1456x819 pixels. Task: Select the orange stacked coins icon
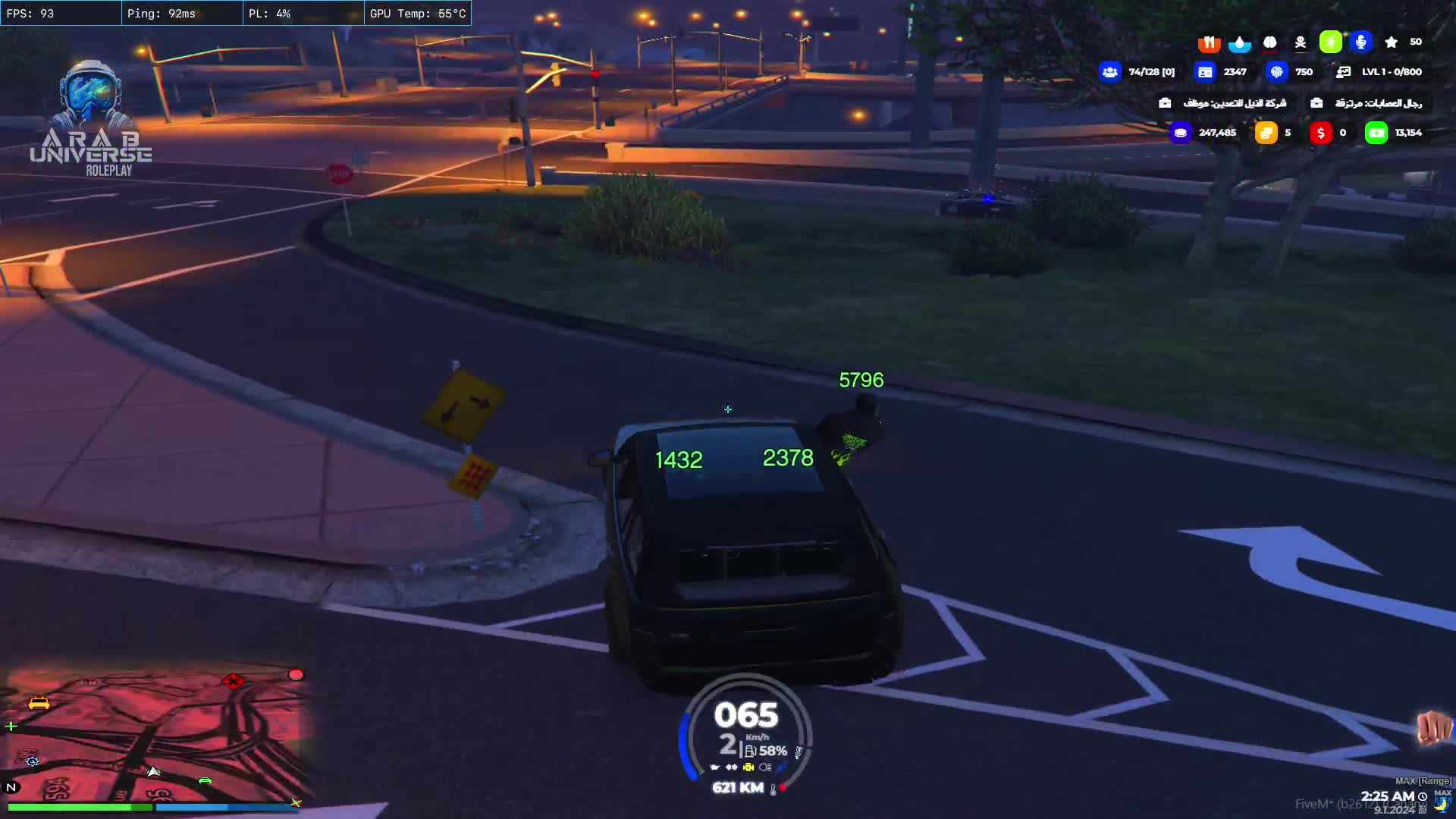point(1266,133)
